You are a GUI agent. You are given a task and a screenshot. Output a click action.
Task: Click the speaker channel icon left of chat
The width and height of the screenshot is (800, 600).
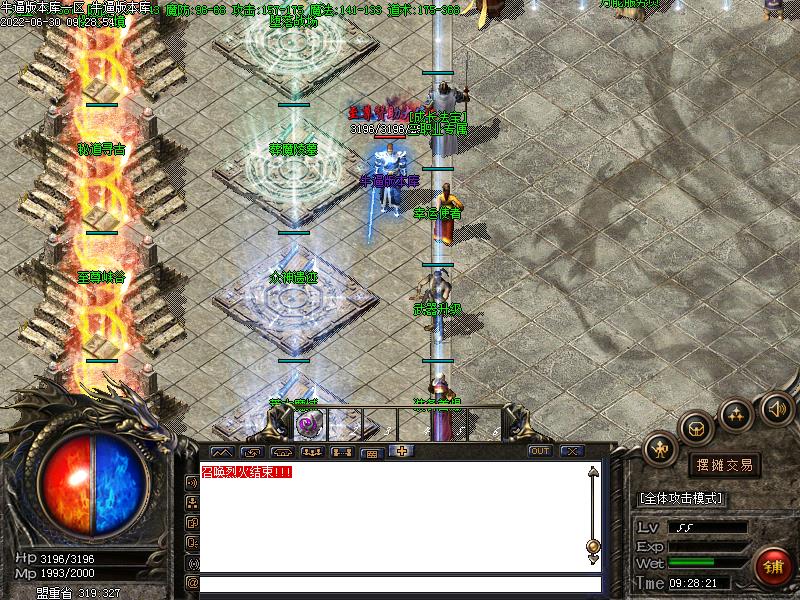pyautogui.click(x=192, y=481)
